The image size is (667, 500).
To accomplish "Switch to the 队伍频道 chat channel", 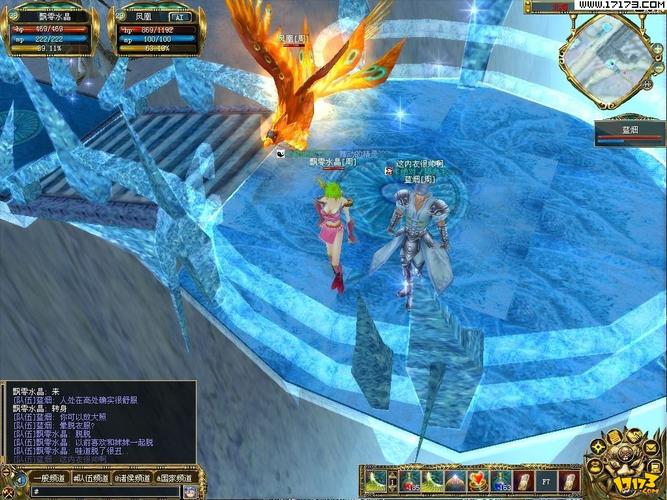I will pos(92,478).
